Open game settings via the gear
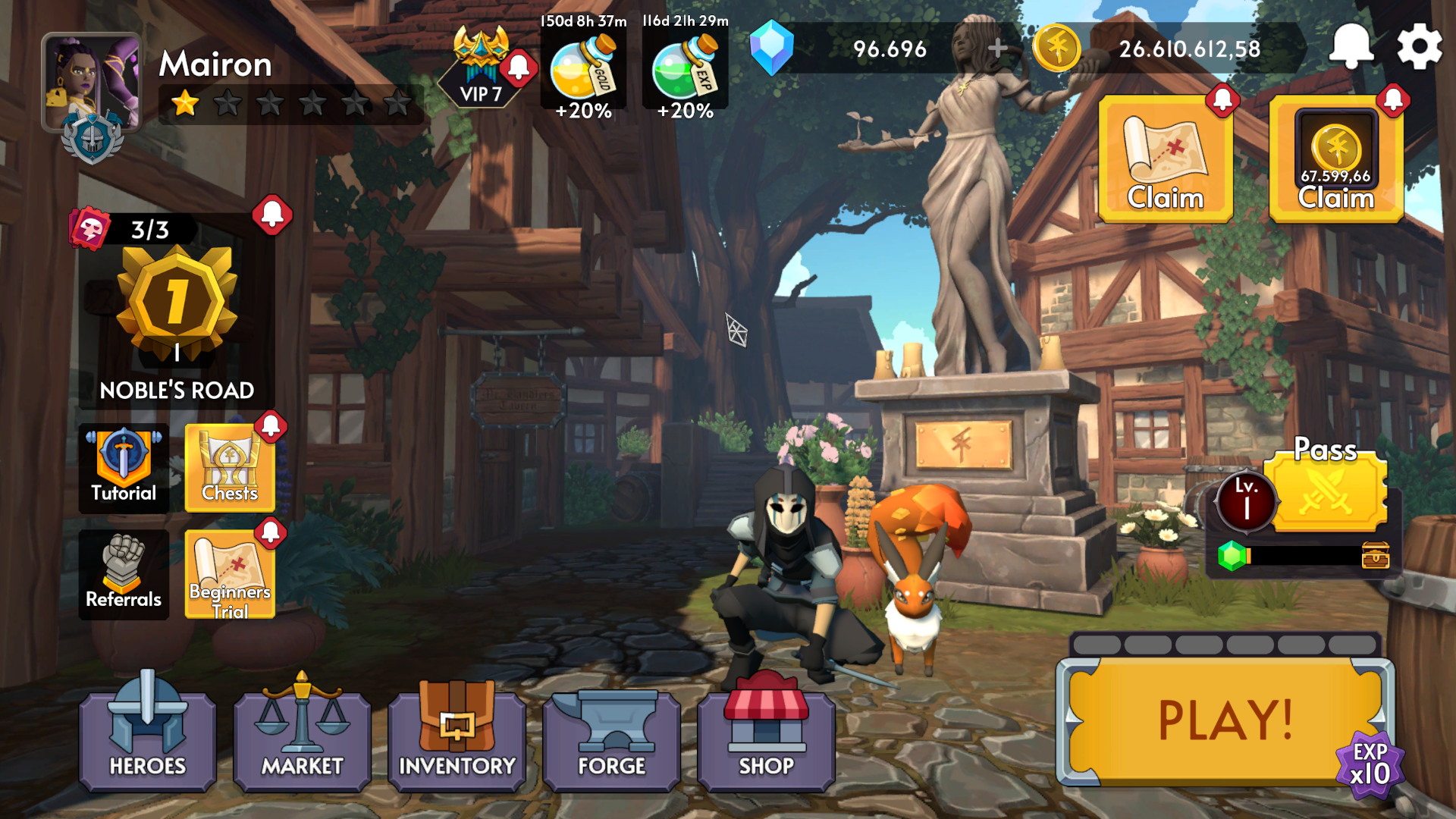The image size is (1456, 819). click(1421, 45)
